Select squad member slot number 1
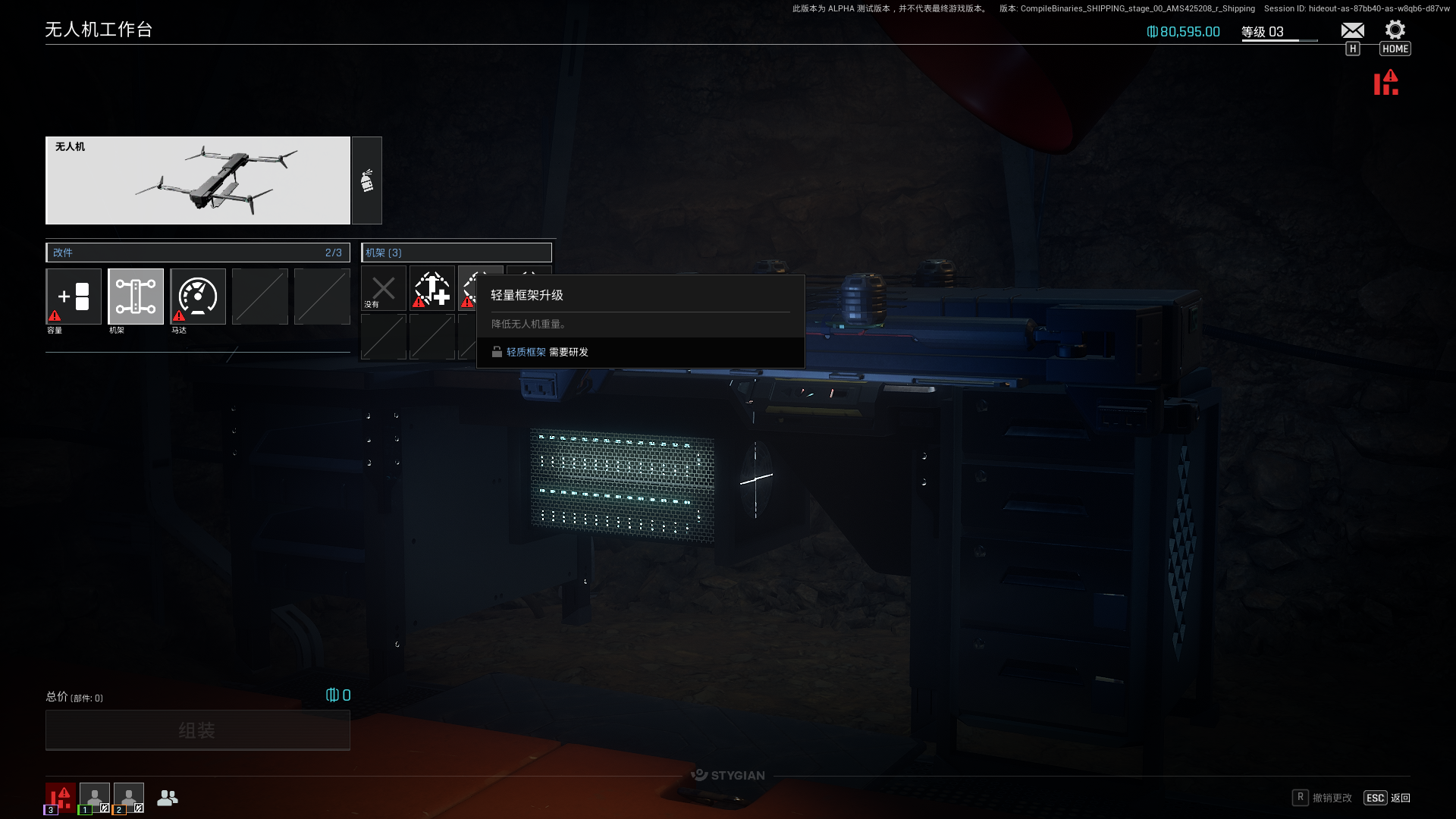This screenshot has height=819, width=1456. click(95, 798)
